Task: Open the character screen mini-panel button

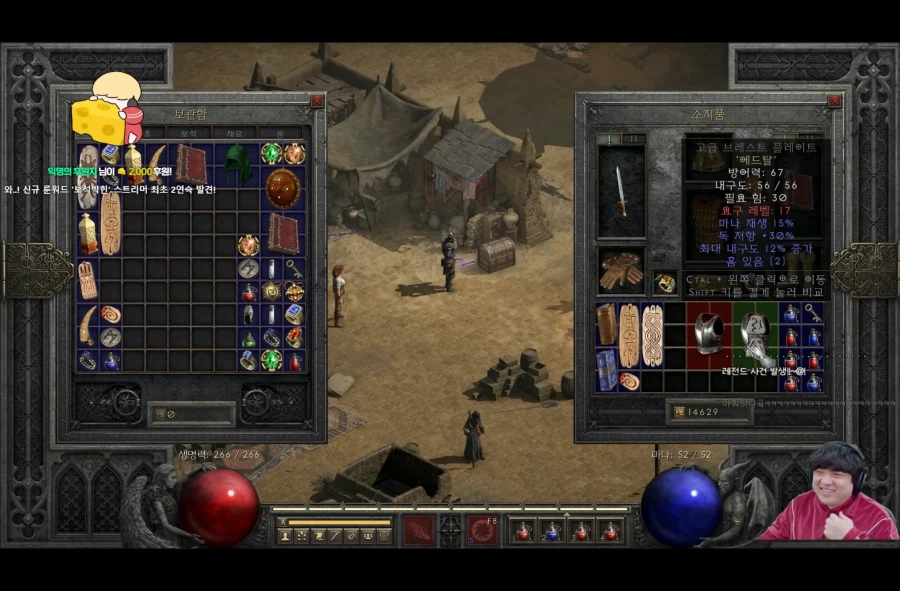Action: (x=285, y=536)
